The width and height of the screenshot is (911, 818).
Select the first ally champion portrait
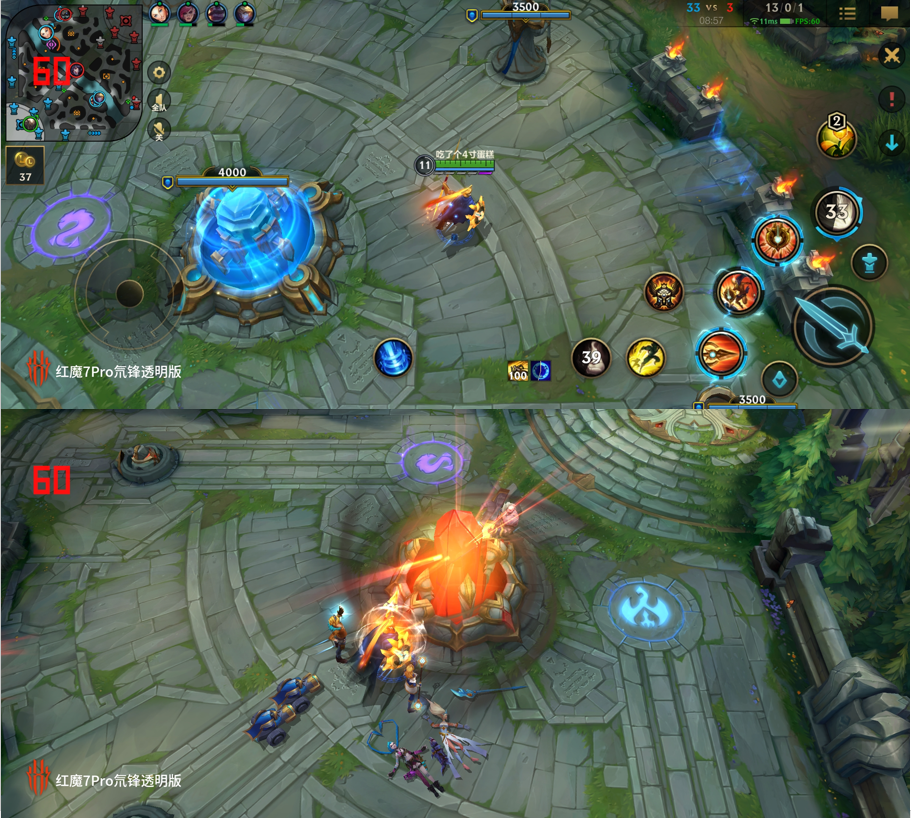[x=160, y=13]
